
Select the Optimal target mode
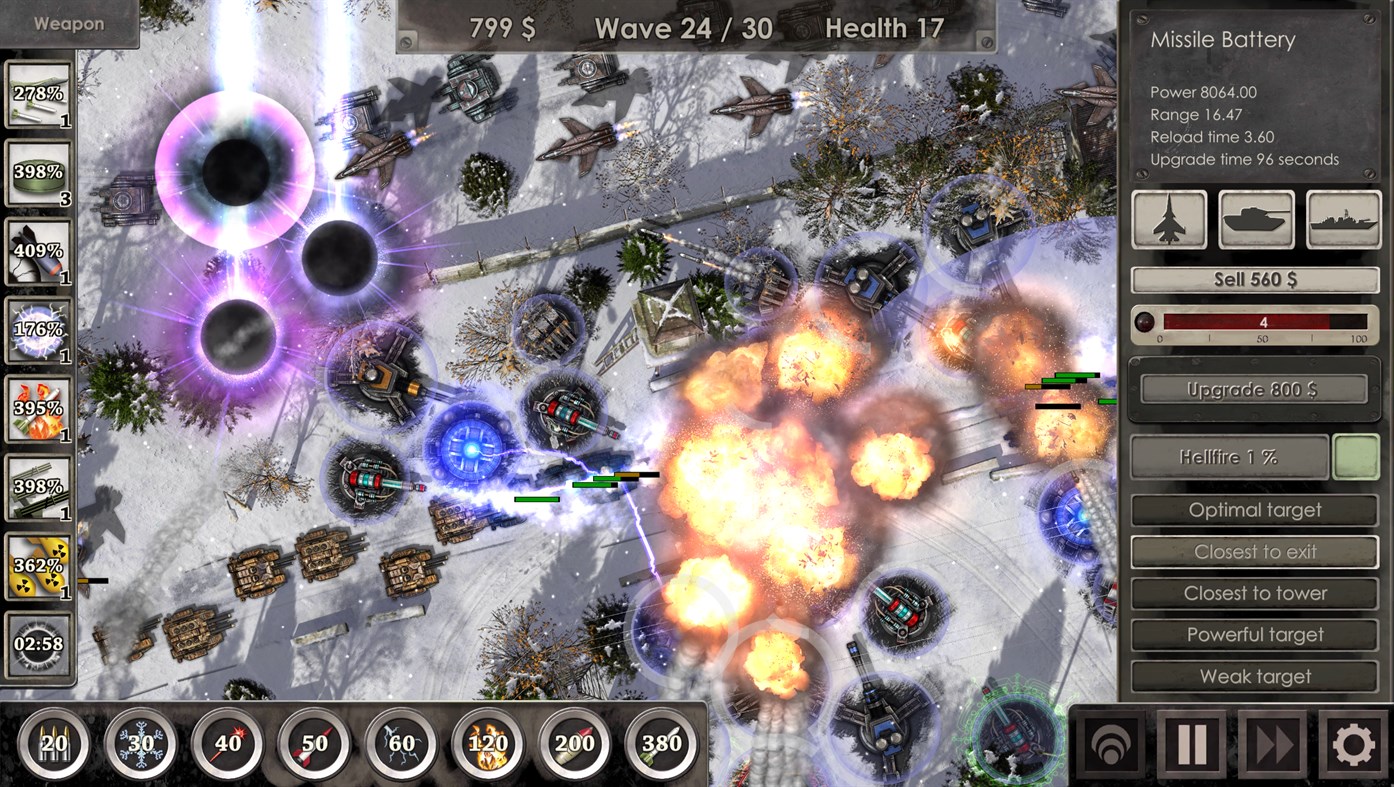(x=1255, y=509)
